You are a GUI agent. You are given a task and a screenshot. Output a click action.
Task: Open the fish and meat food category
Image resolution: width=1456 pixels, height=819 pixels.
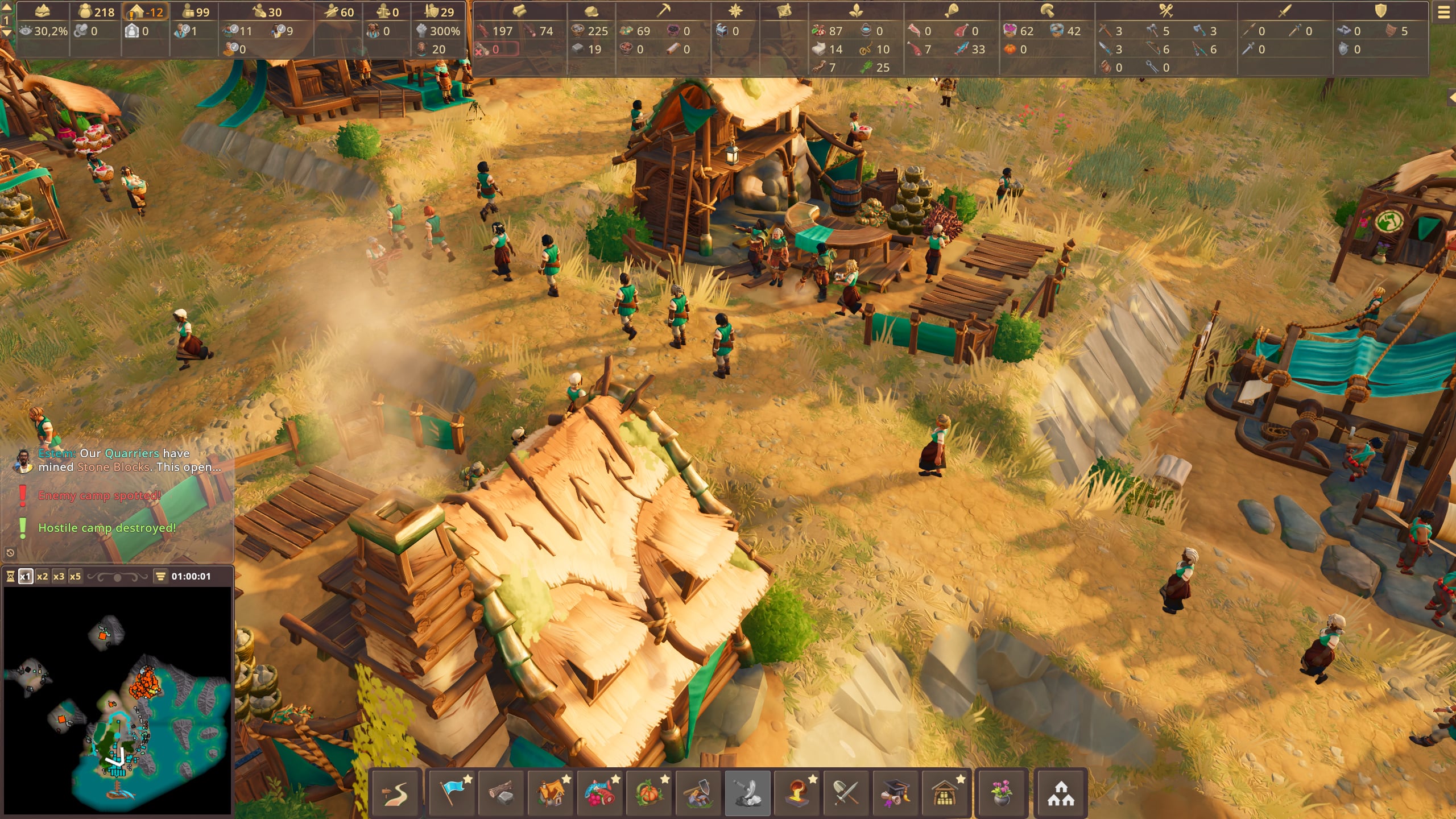click(600, 793)
